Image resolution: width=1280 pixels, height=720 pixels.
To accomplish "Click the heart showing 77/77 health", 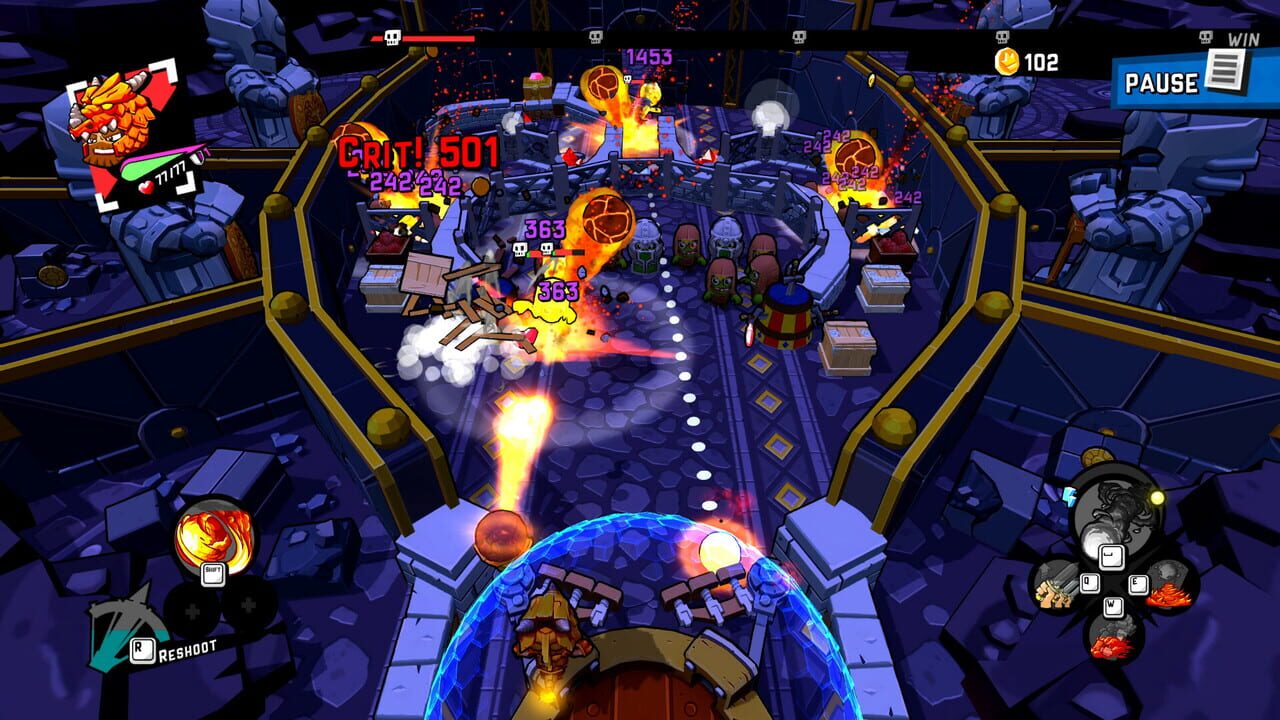I will [x=147, y=186].
